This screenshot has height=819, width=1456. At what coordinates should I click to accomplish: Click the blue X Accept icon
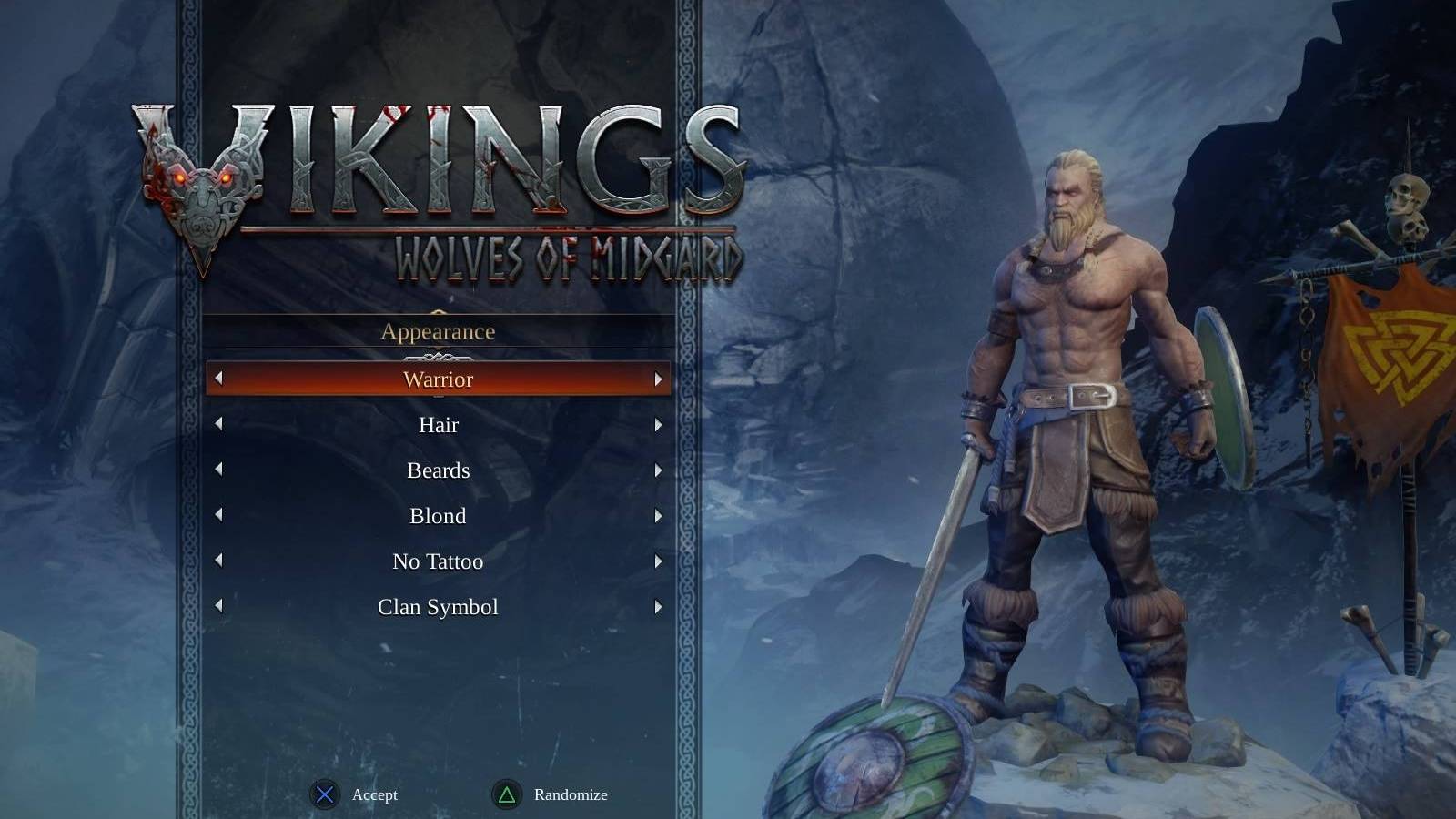pos(326,794)
